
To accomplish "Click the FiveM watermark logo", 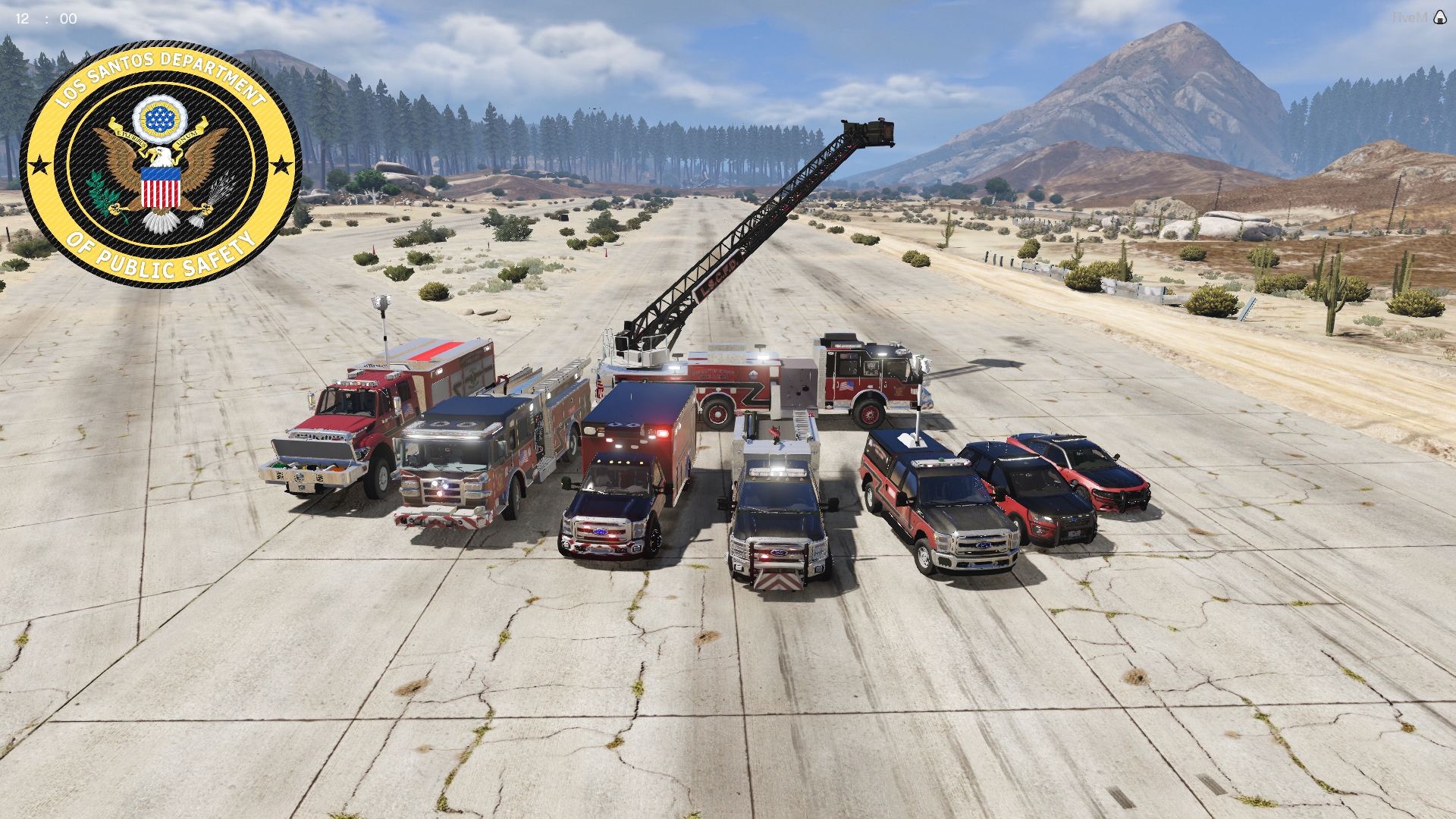I will (1439, 17).
